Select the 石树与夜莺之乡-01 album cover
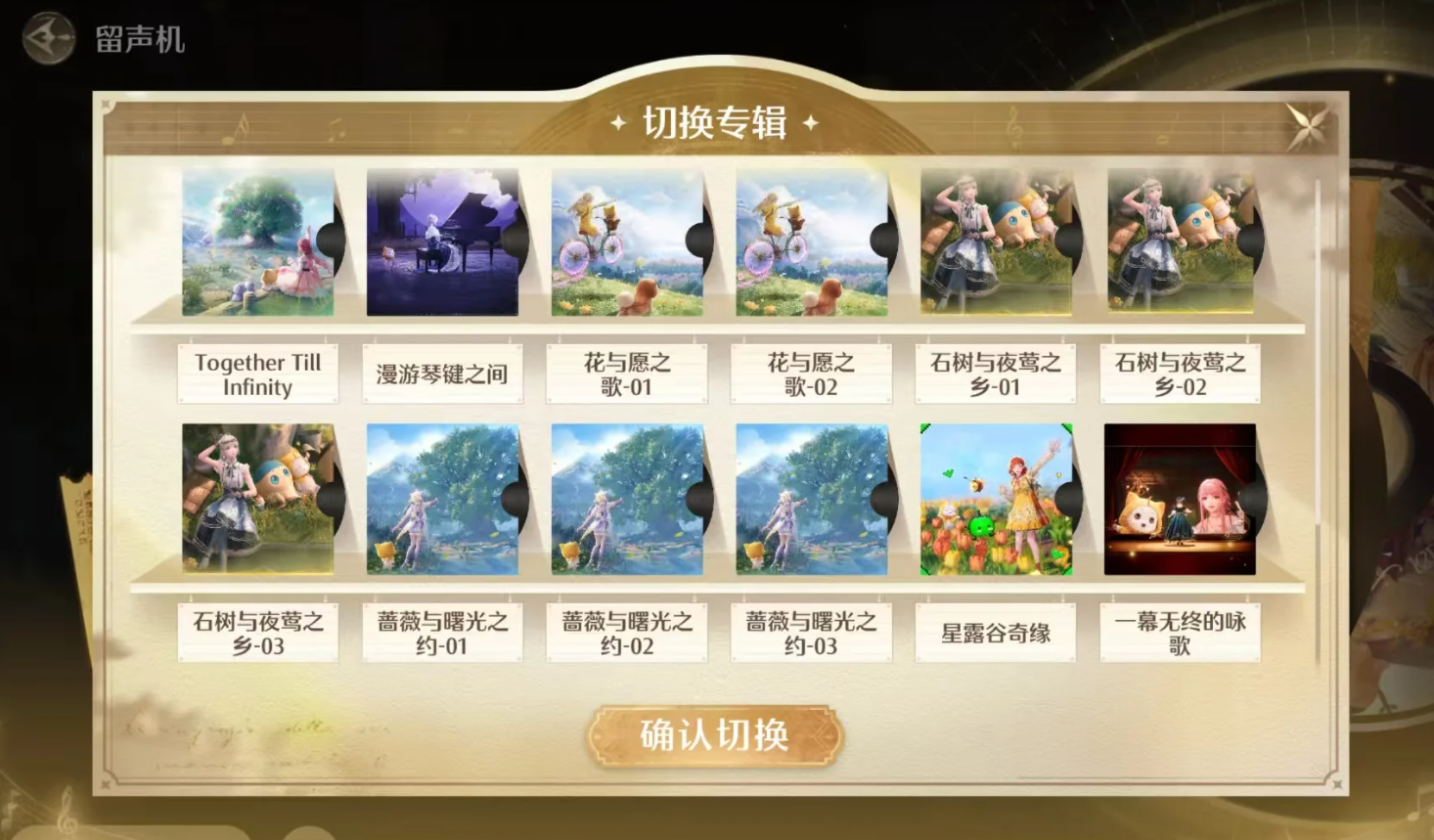 (x=995, y=243)
